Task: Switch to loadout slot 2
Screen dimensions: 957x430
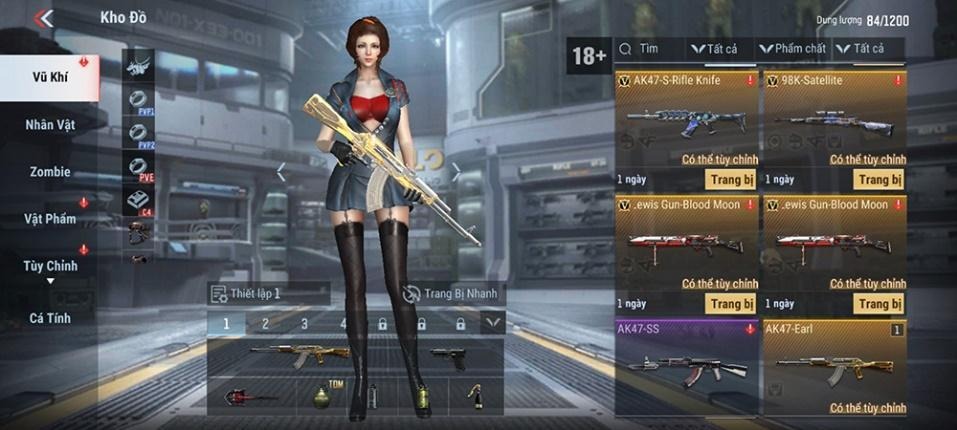Action: coord(265,324)
